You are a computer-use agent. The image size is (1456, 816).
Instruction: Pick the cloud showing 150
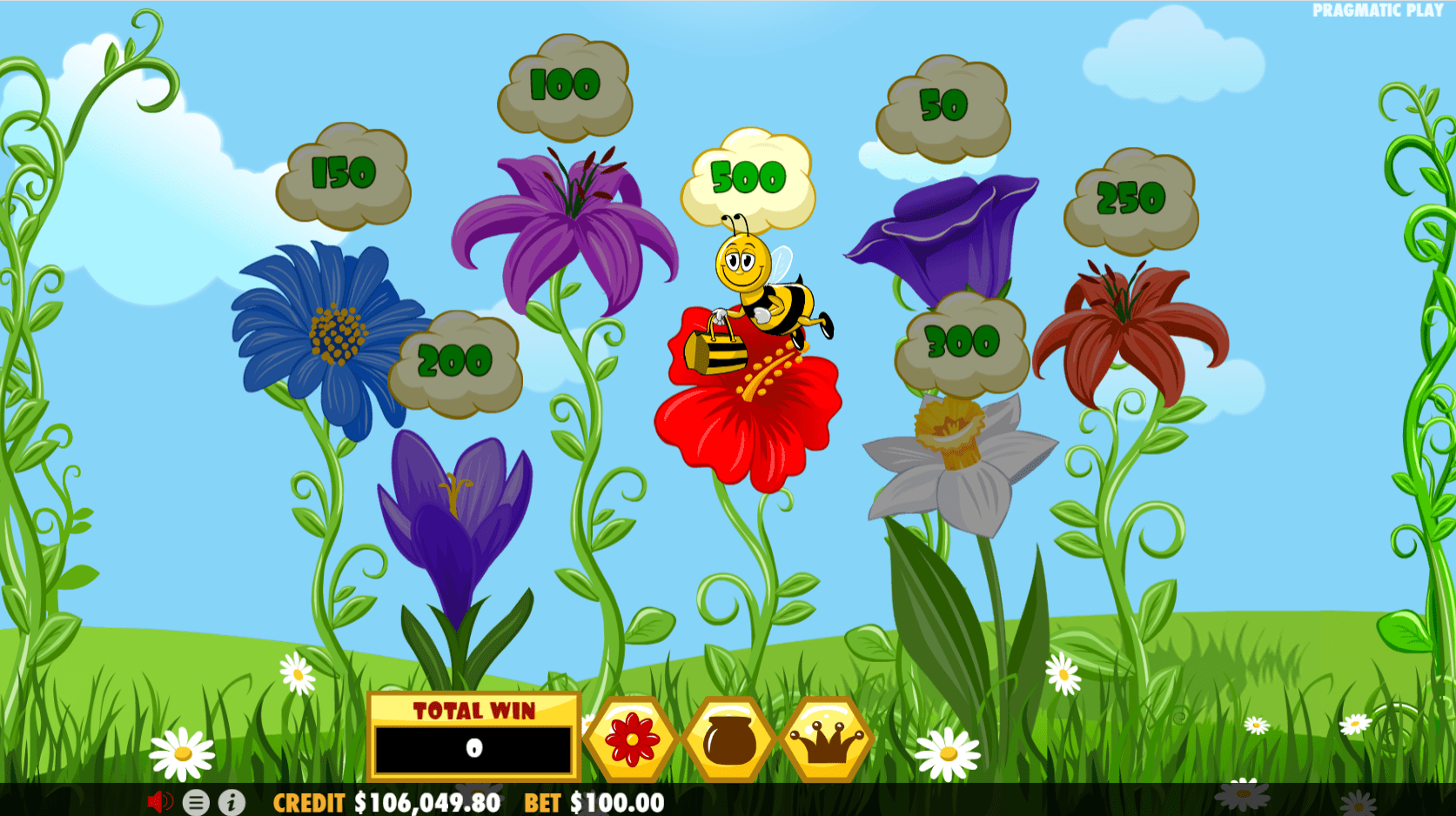click(343, 171)
